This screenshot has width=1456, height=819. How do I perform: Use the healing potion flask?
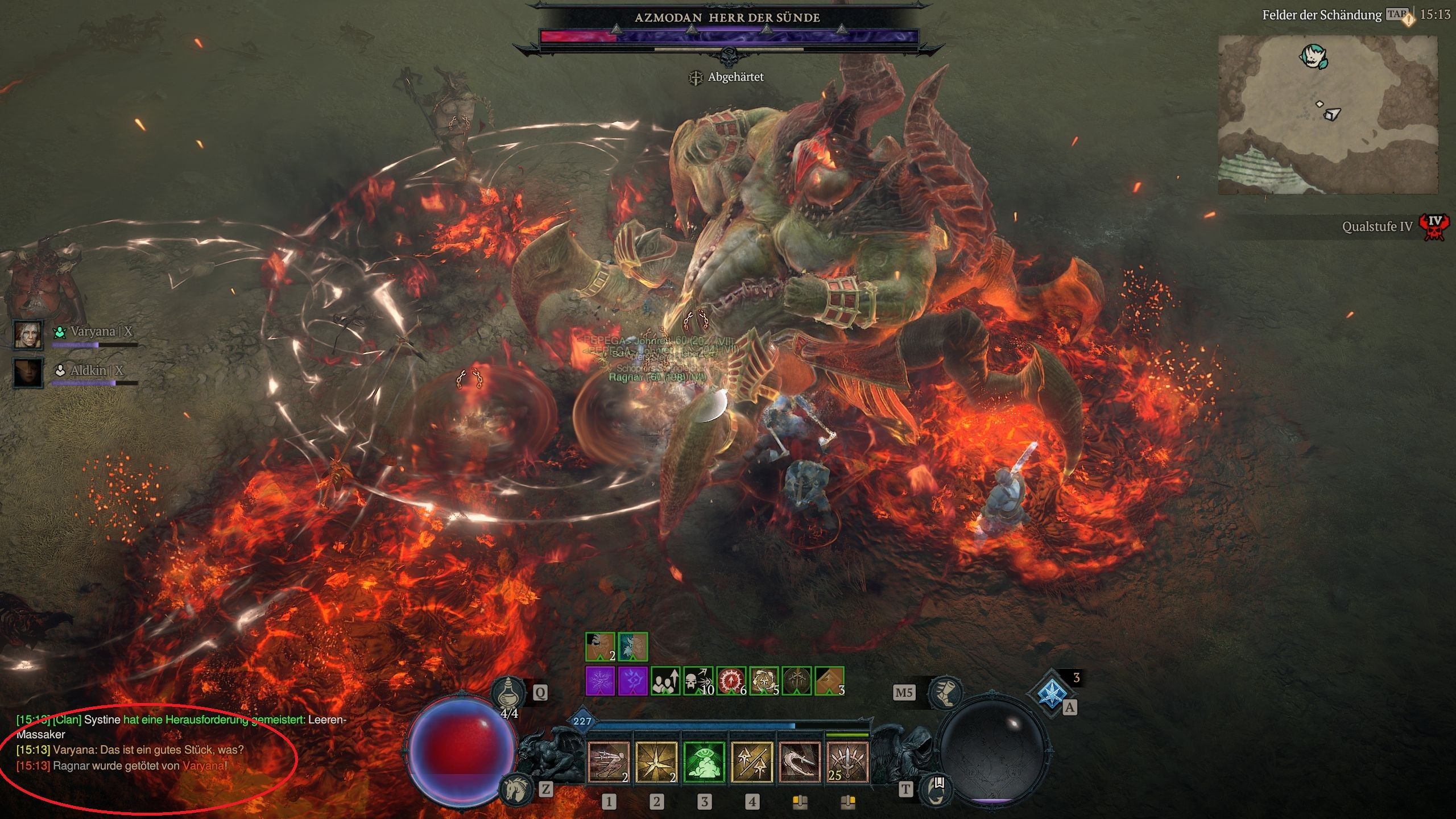(508, 692)
